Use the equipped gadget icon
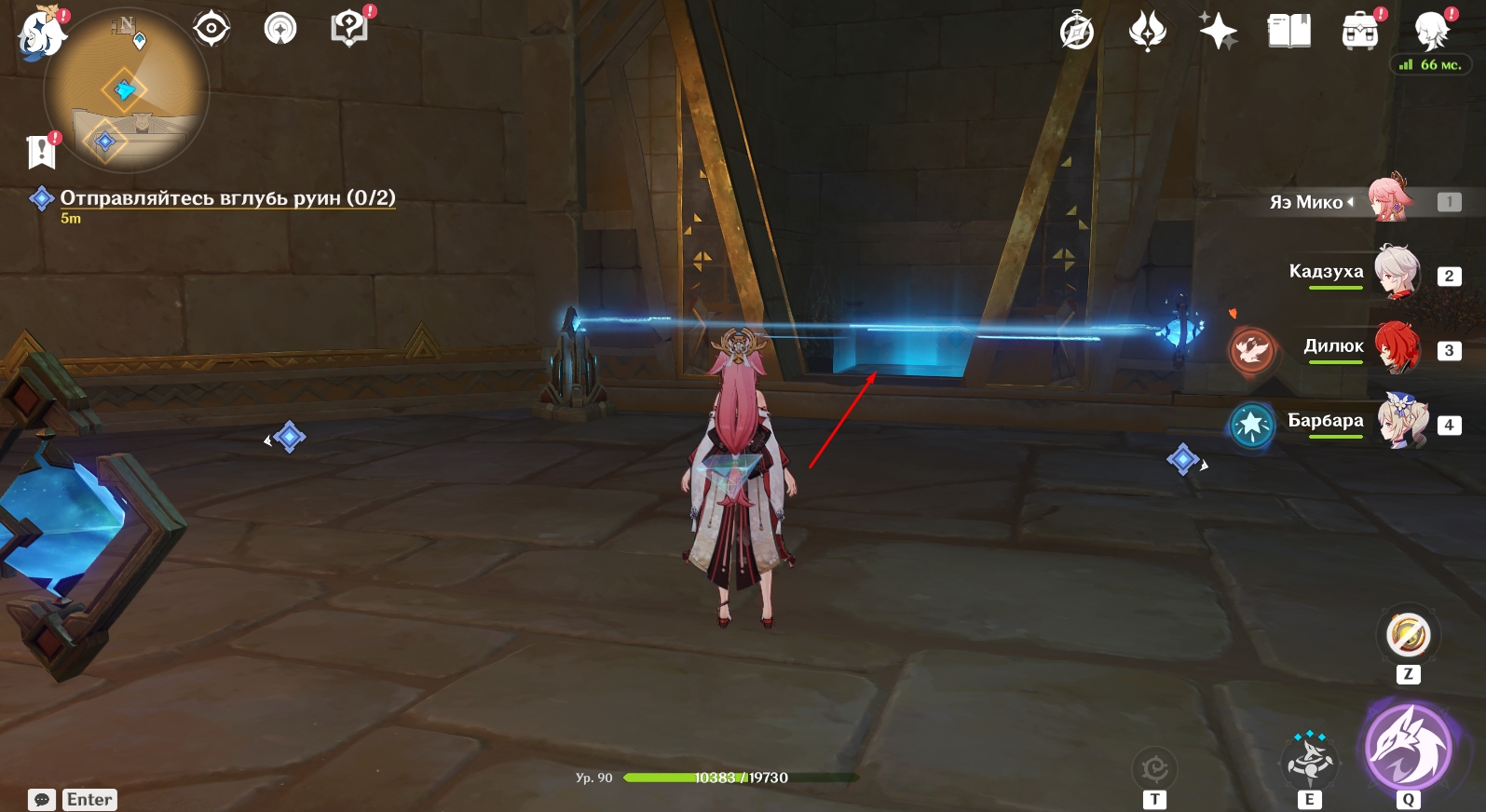1486x812 pixels. [1408, 635]
